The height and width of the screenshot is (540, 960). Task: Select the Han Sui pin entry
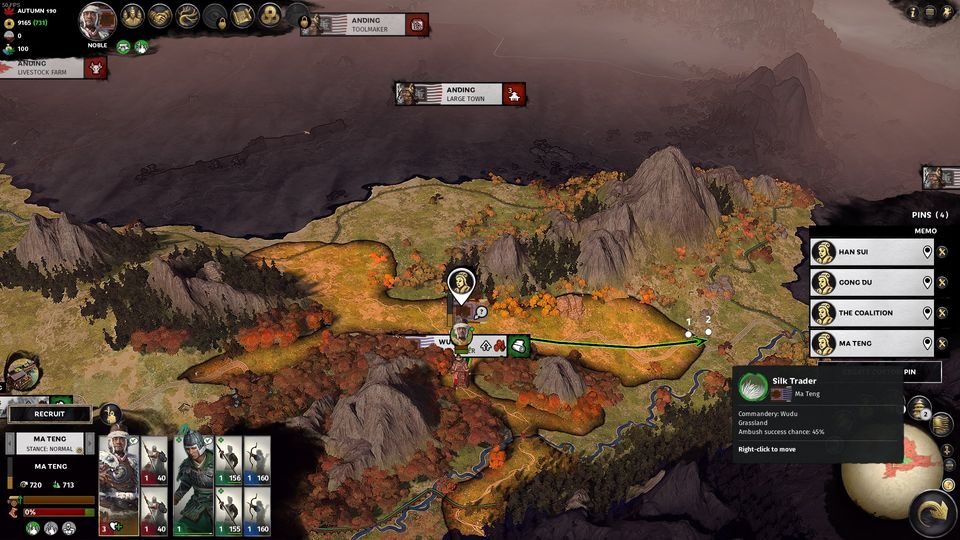[870, 252]
